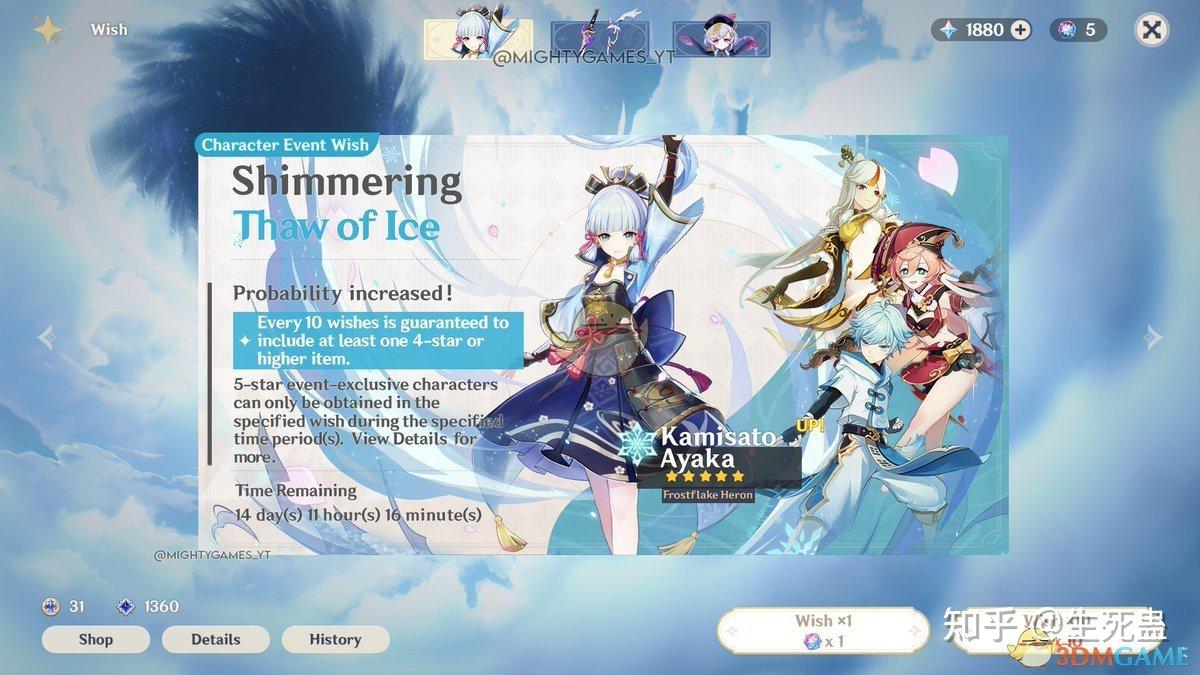Viewport: 1200px width, 675px height.
Task: Make a single Wish ×1
Action: pos(823,631)
